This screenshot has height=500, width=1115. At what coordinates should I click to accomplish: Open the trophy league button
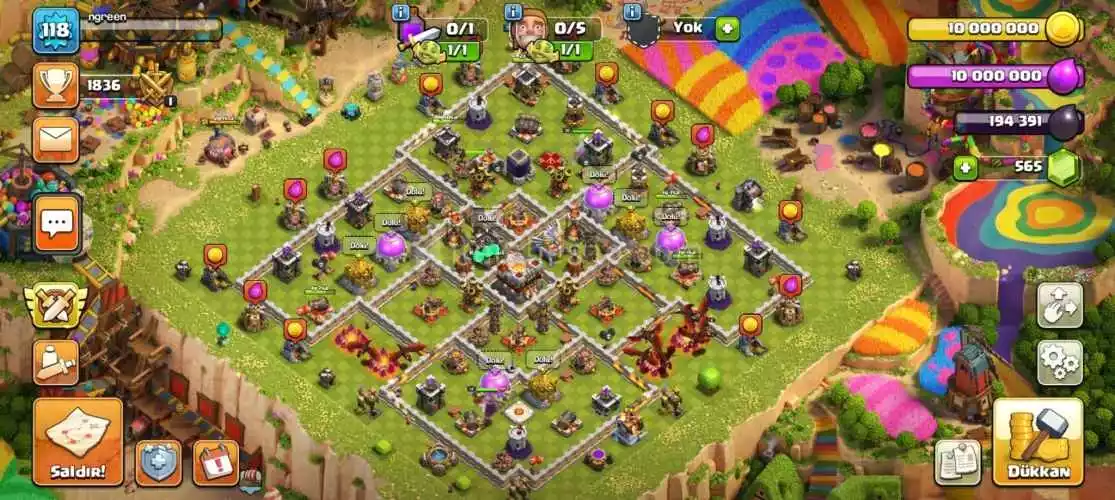(55, 86)
